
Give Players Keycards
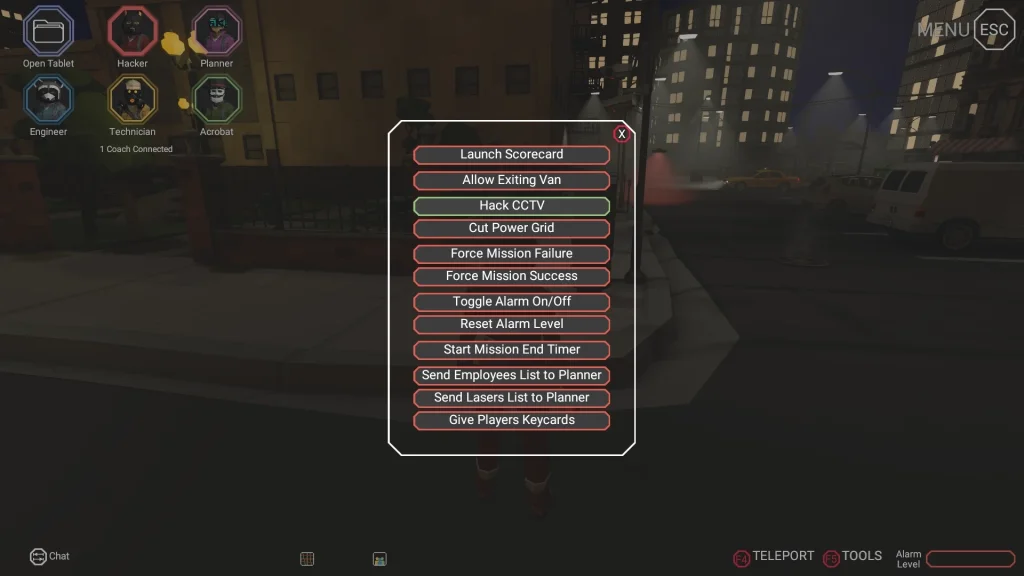point(511,421)
